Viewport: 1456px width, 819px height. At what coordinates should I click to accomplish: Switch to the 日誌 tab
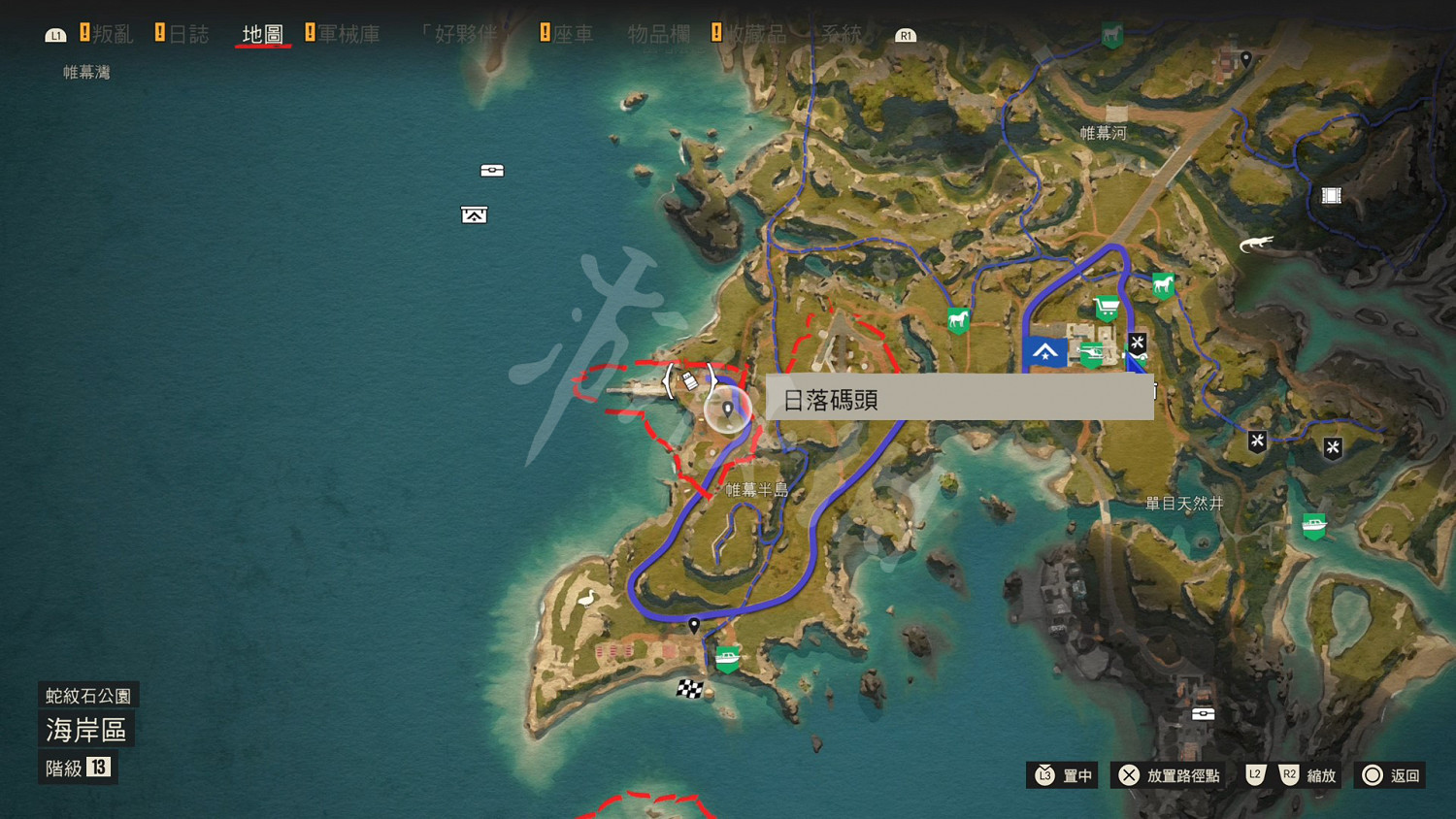pos(190,32)
